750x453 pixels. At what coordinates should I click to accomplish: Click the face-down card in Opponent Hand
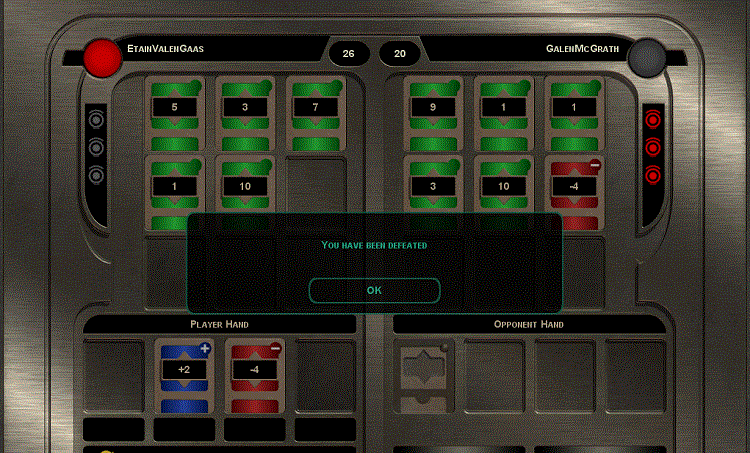pos(425,376)
